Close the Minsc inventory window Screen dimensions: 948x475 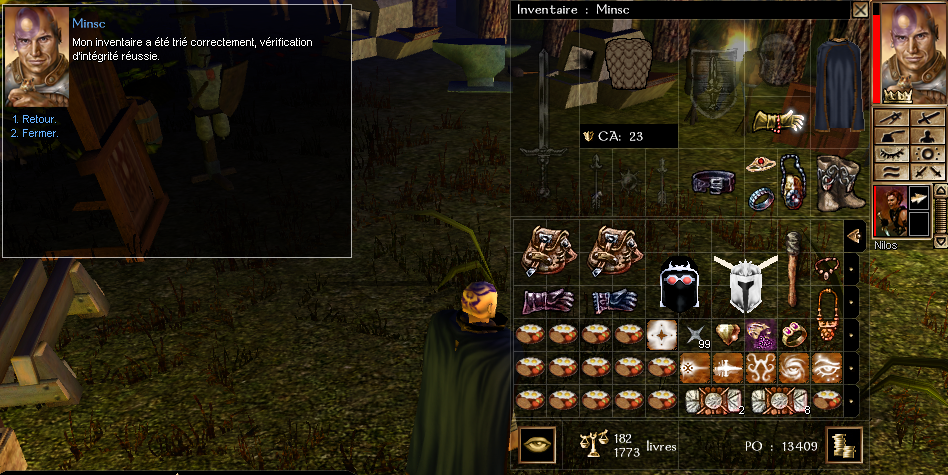point(860,9)
